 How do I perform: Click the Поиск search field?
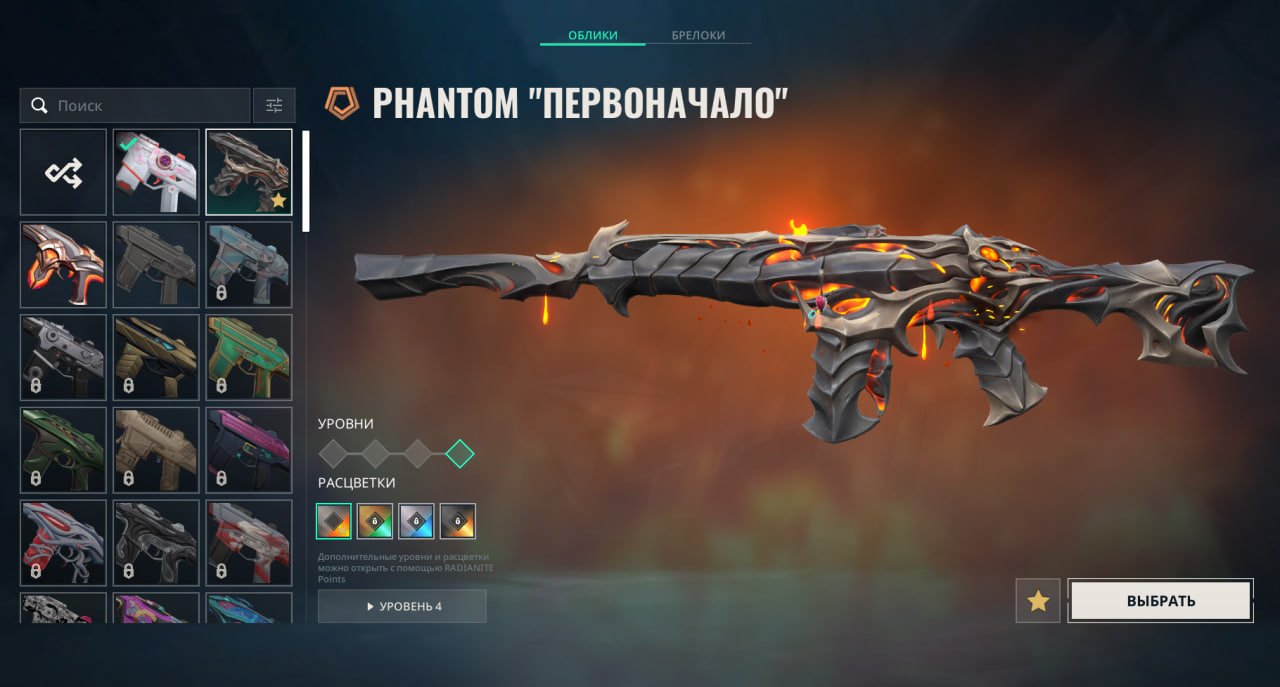click(x=135, y=105)
